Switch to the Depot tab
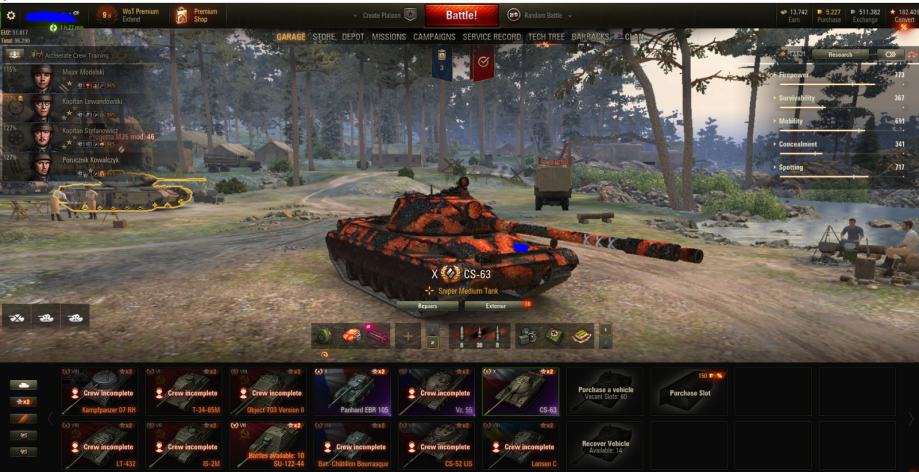The width and height of the screenshot is (919, 472). (353, 37)
